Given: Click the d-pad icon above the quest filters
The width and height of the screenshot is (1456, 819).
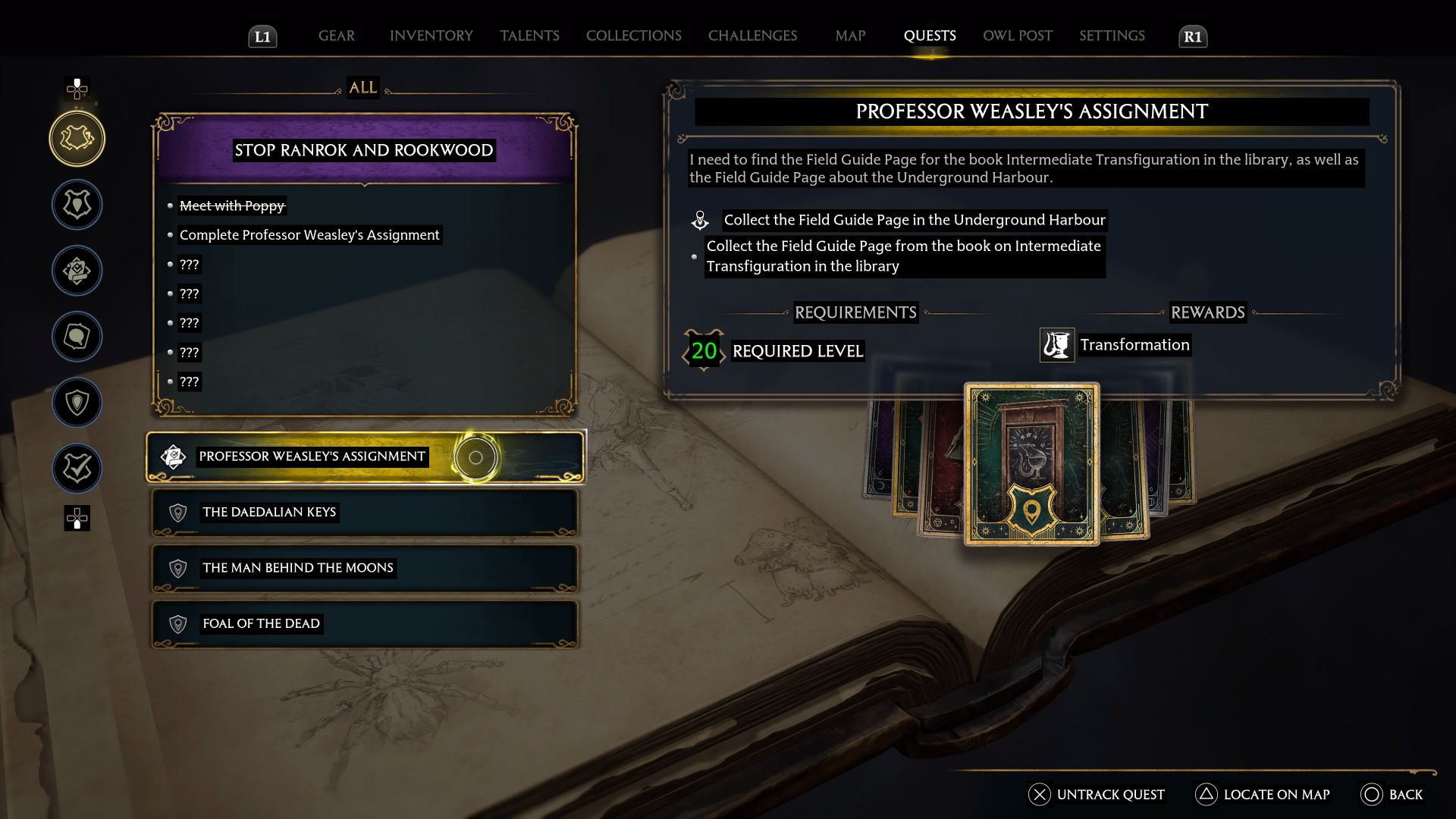Looking at the screenshot, I should click(77, 89).
